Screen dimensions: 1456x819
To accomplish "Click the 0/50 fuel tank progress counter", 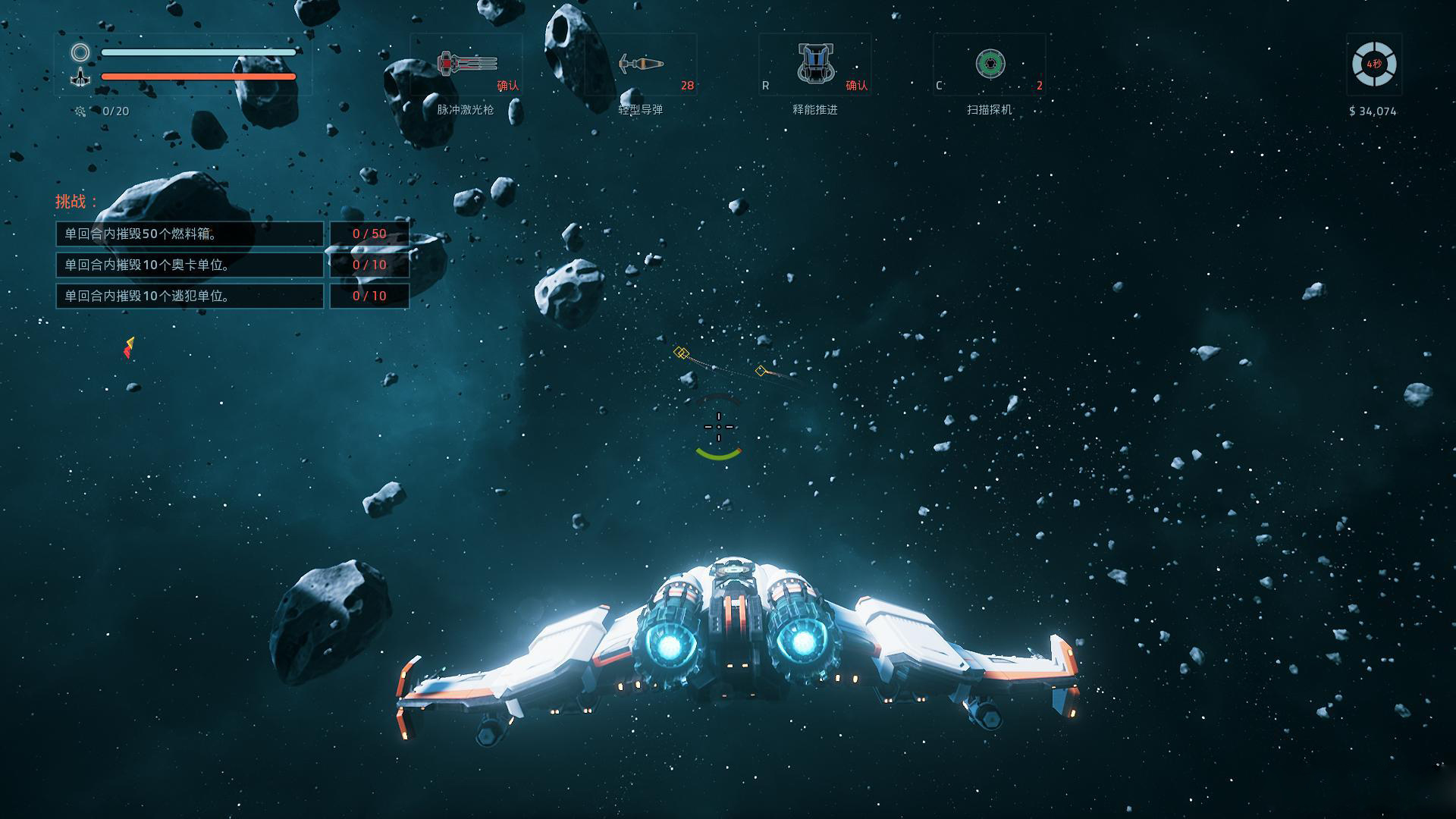I will click(x=369, y=234).
